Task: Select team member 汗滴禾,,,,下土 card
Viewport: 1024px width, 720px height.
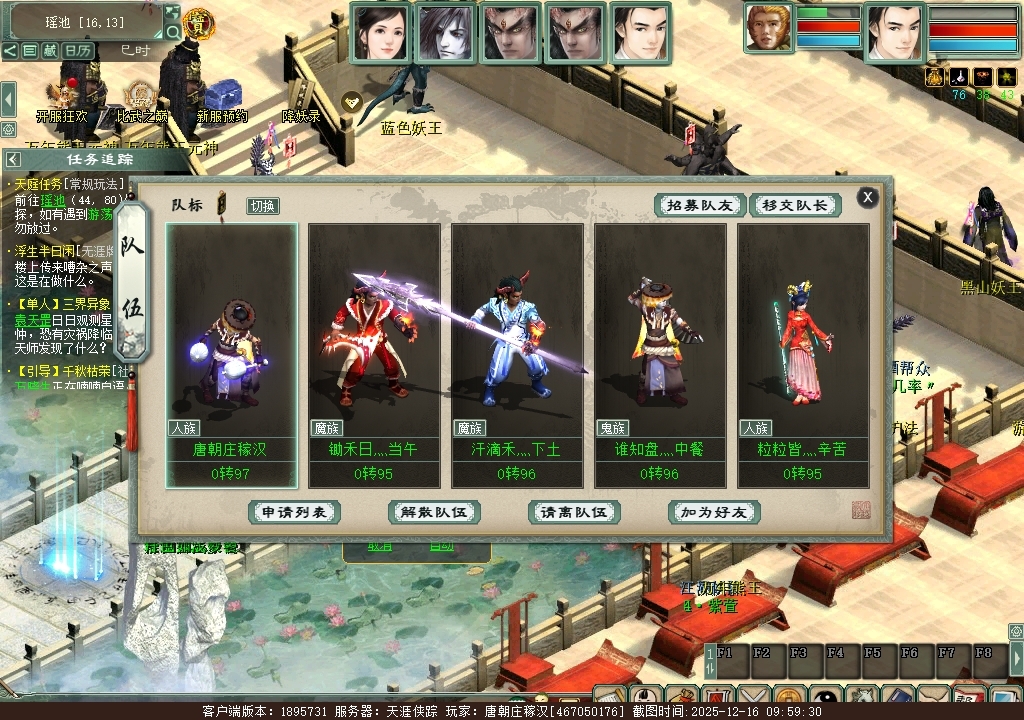Action: pyautogui.click(x=517, y=354)
